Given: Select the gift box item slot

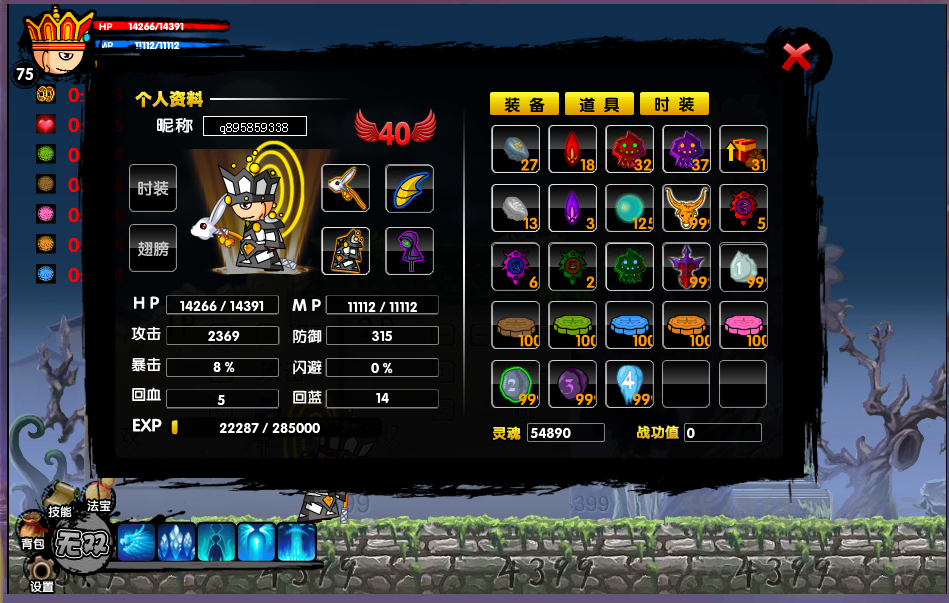Looking at the screenshot, I should (x=743, y=149).
